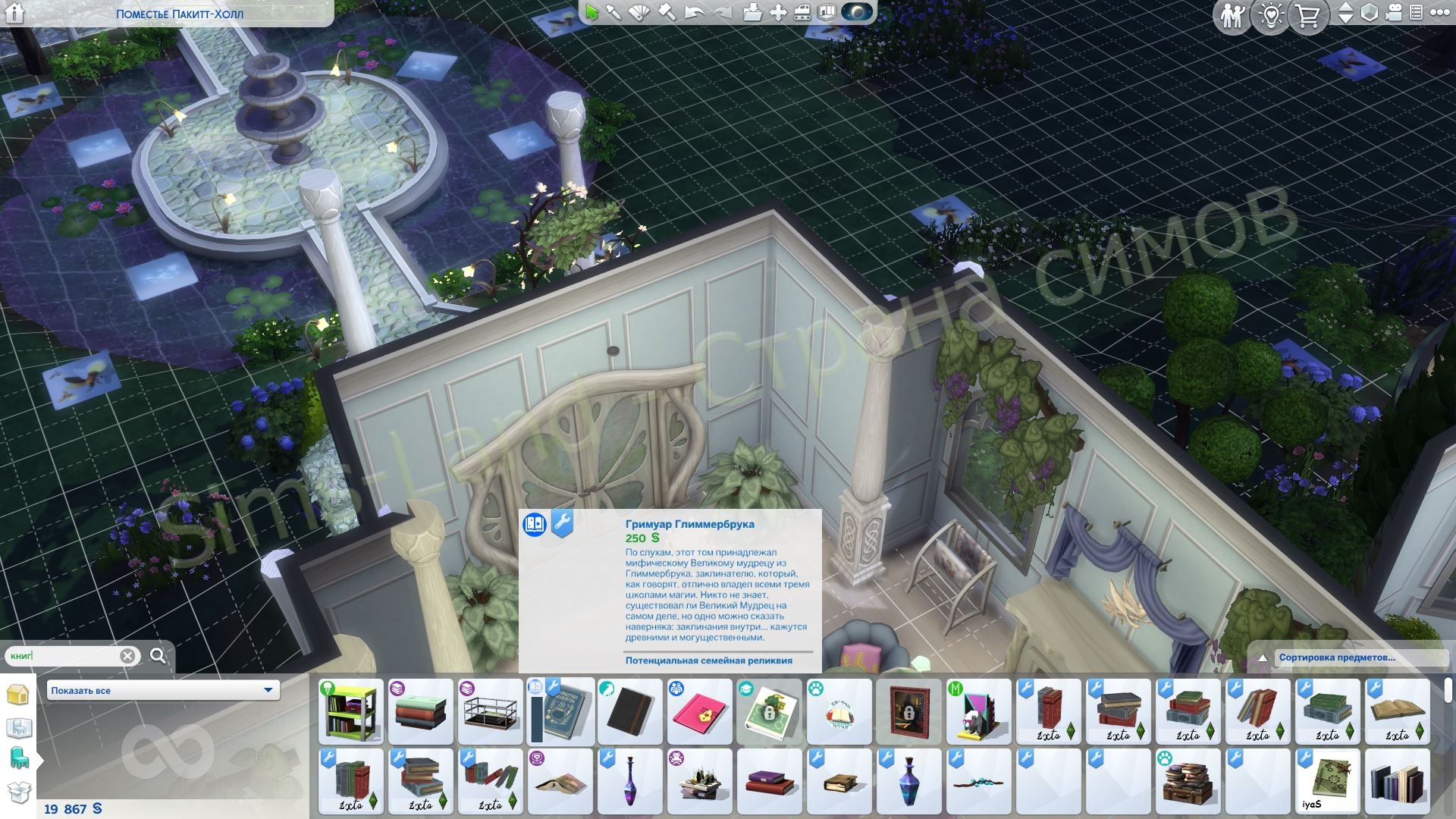1456x819 pixels.
Task: Activate the green arrow select tool
Action: 591,13
